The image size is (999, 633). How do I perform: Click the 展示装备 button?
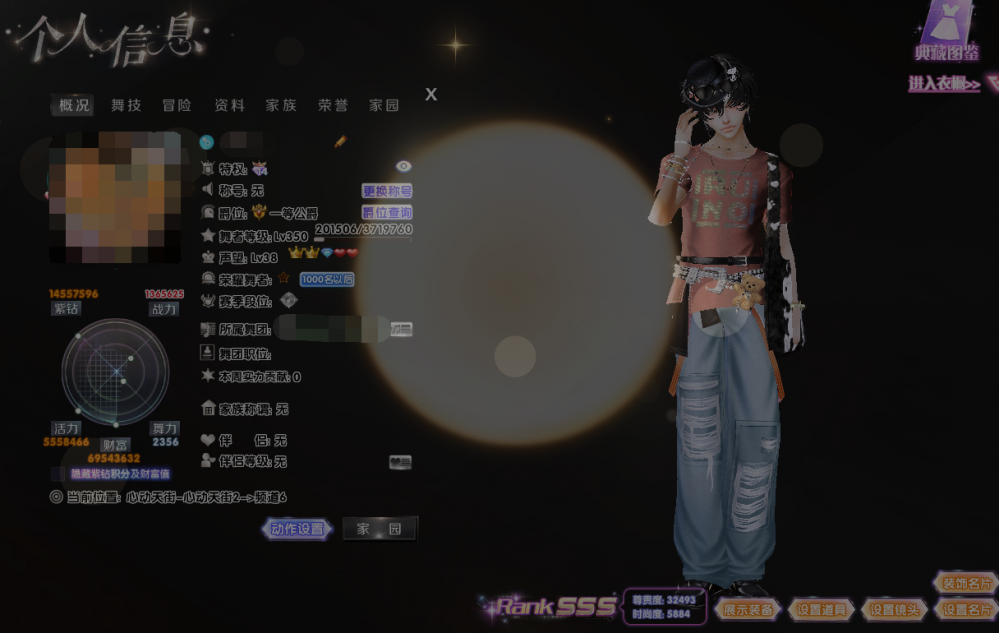[748, 609]
